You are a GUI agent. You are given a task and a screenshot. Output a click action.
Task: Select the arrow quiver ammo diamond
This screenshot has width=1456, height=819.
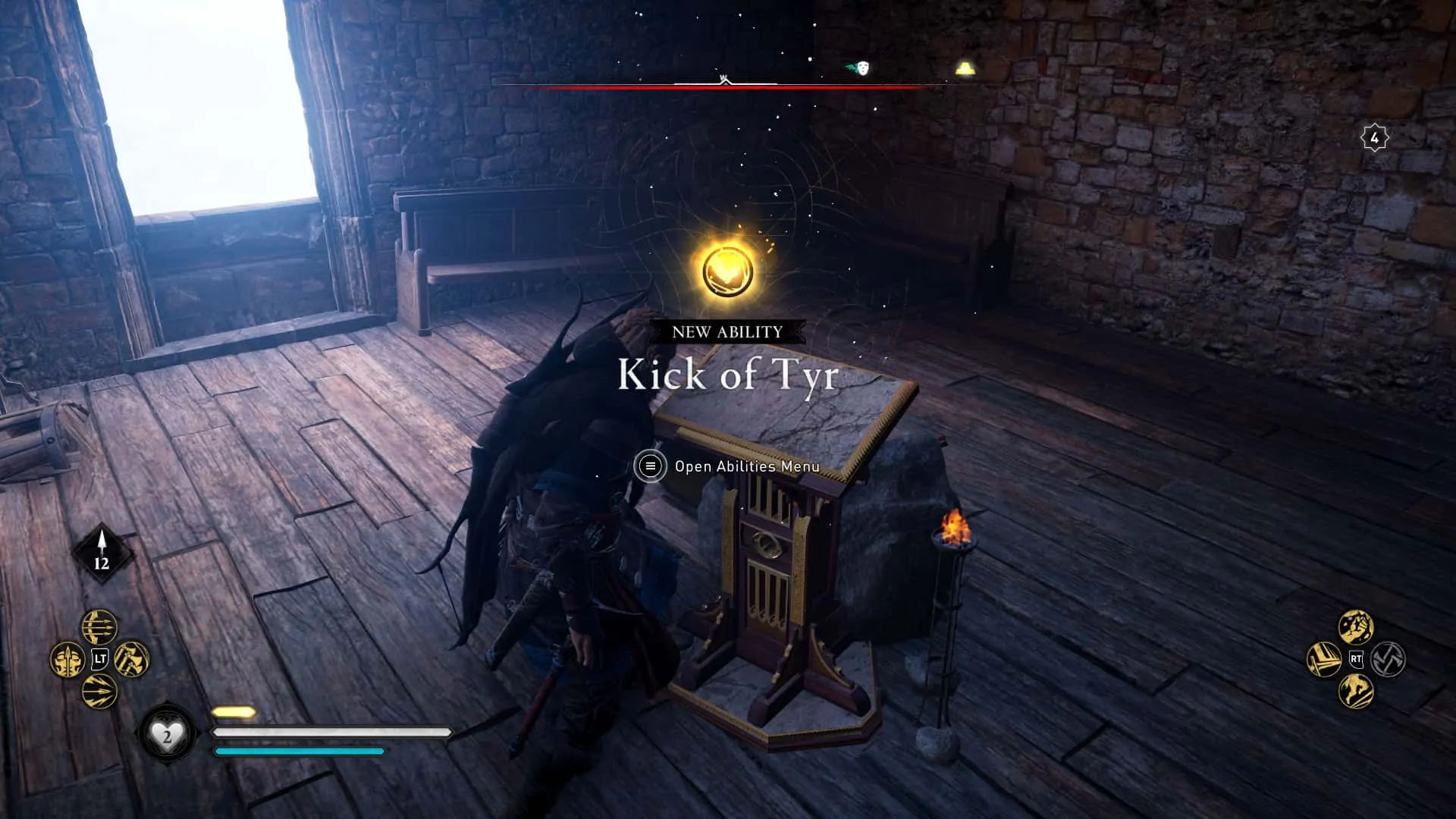[x=102, y=554]
